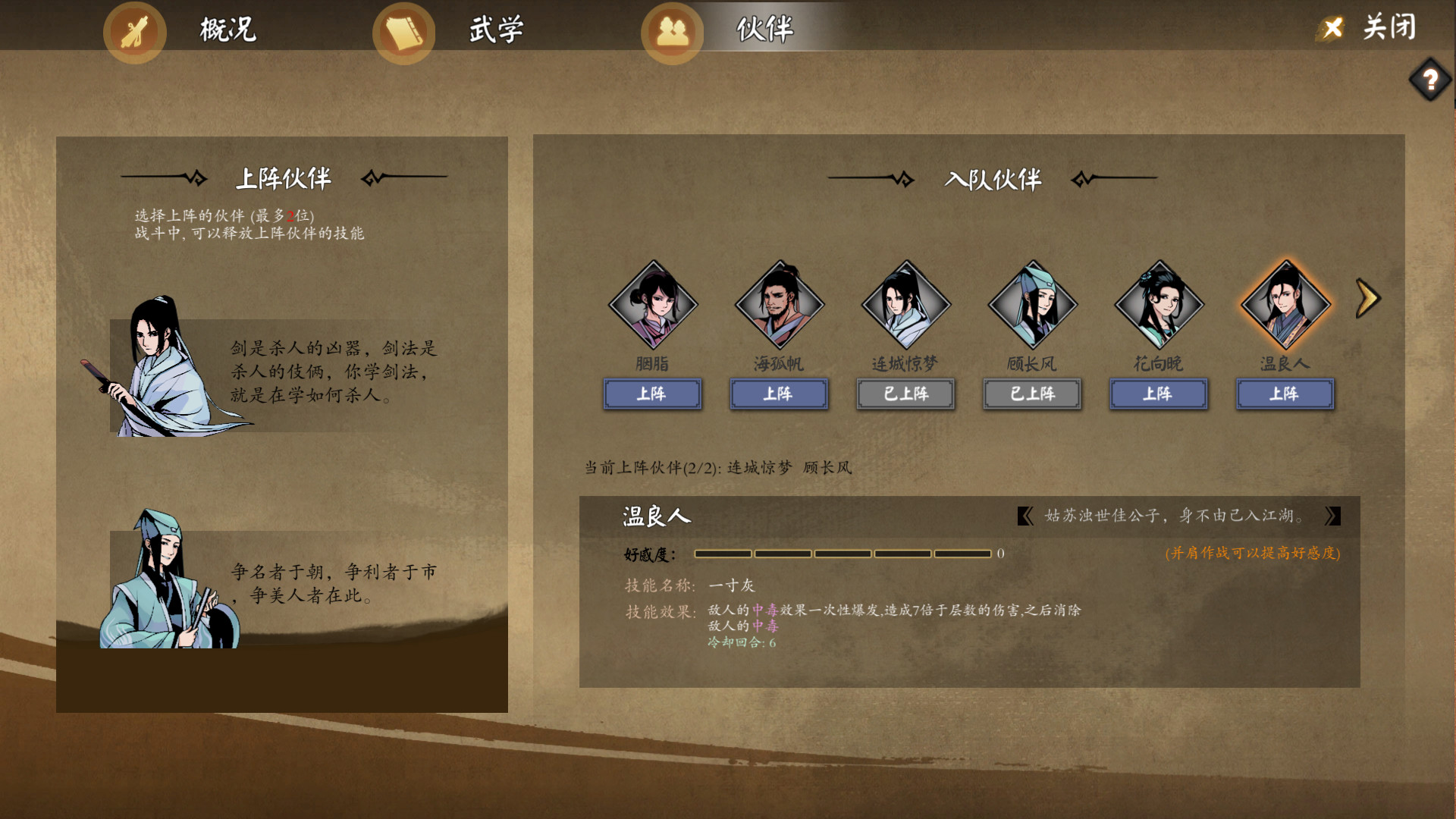
Task: Toggle 连城惊梦 off the battle lineup
Action: (905, 394)
